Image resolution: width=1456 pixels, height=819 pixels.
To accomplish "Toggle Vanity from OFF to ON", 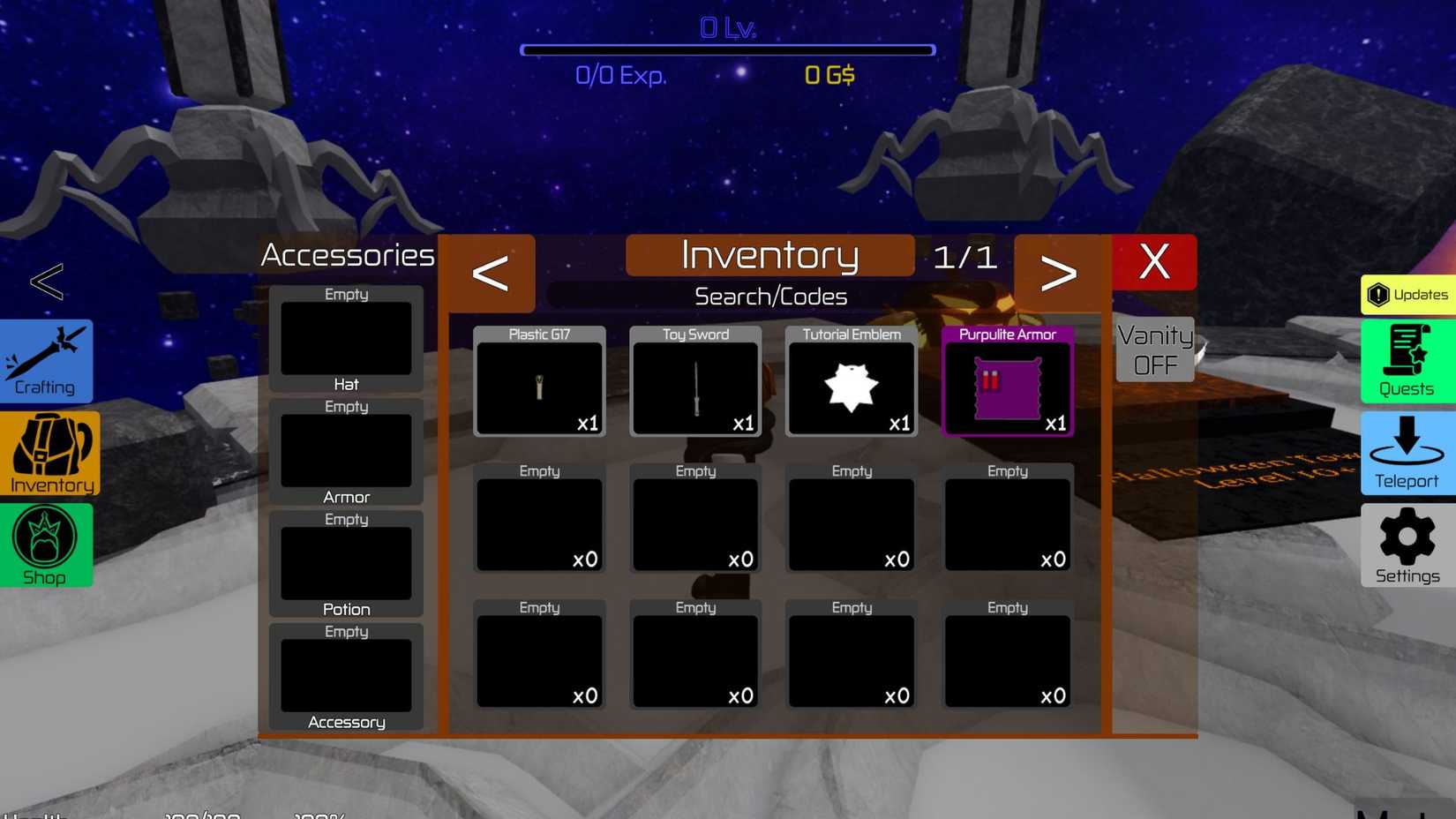I will pyautogui.click(x=1153, y=349).
